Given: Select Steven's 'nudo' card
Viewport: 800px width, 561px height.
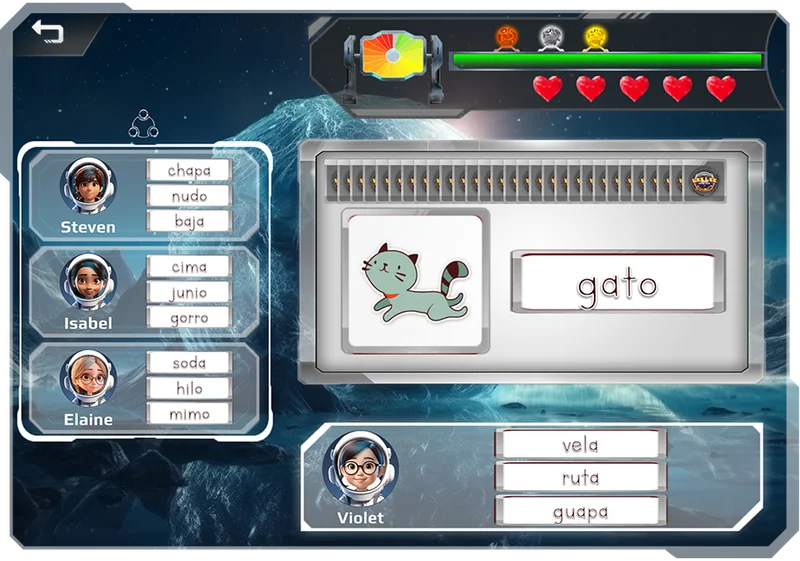Looking at the screenshot, I should 189,196.
